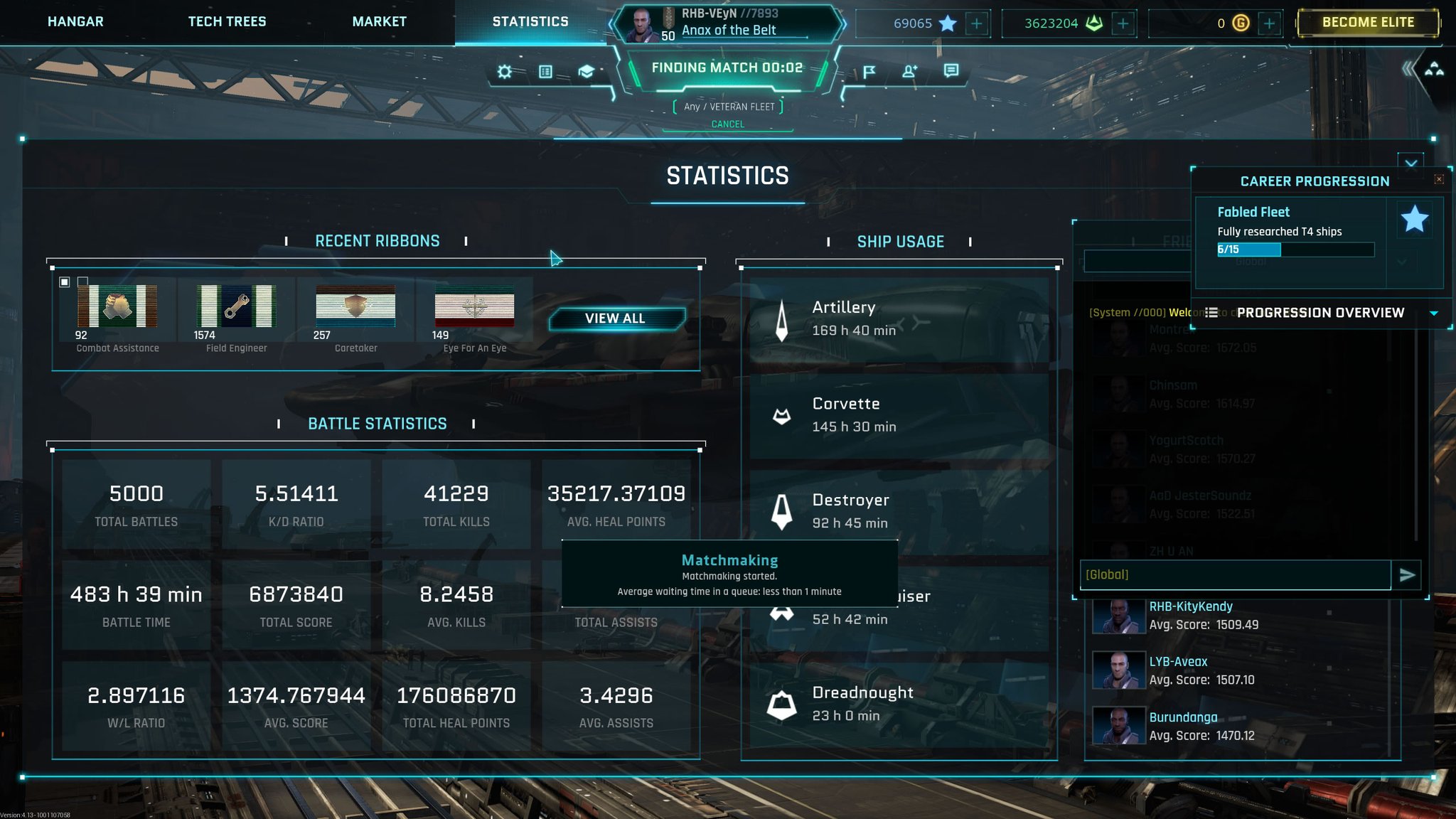The width and height of the screenshot is (1456, 819).
Task: Select player RHB-KityKendy in the list
Action: (x=1191, y=606)
